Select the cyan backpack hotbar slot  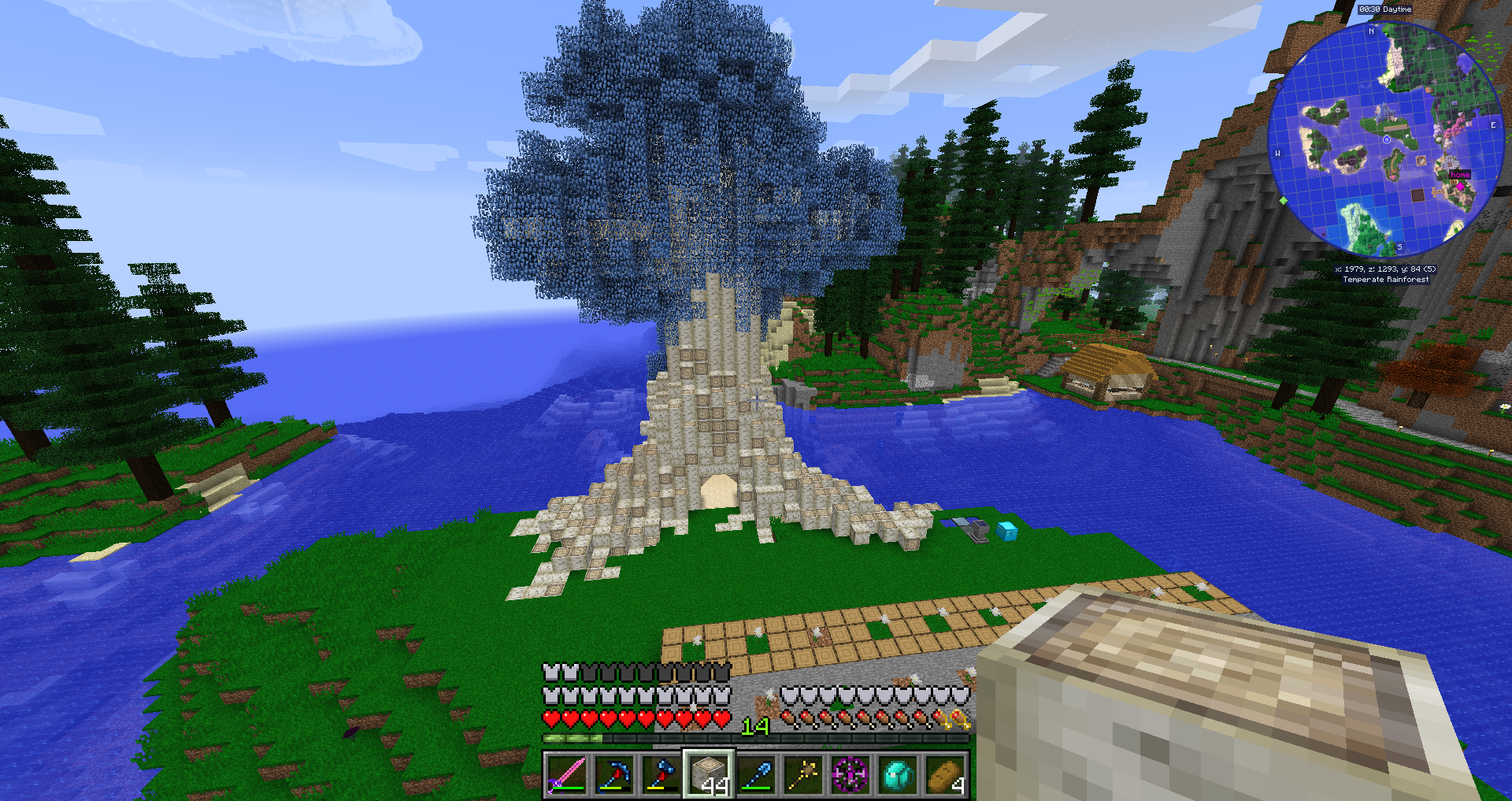898,775
